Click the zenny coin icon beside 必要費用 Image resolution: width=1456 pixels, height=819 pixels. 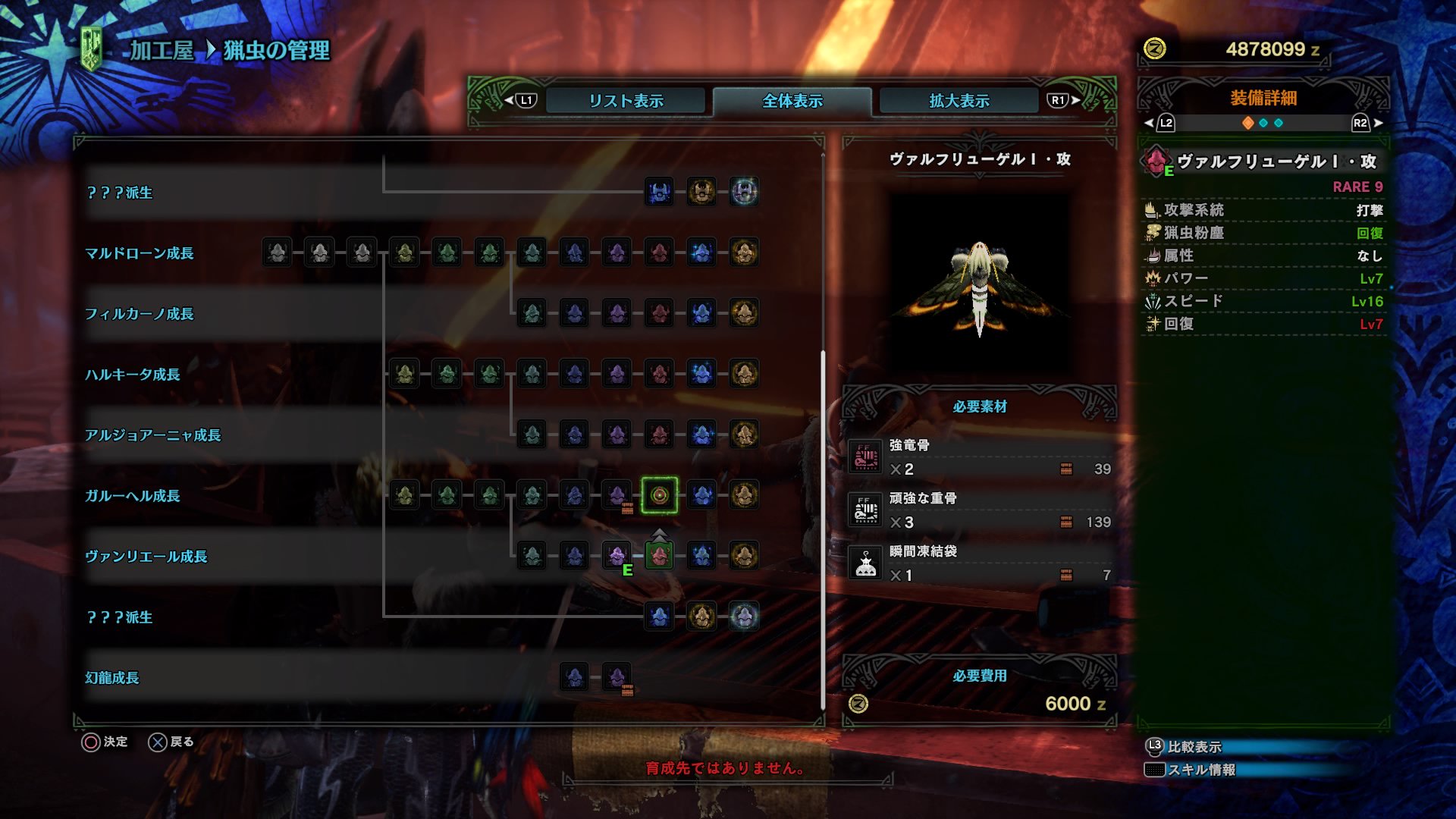859,704
